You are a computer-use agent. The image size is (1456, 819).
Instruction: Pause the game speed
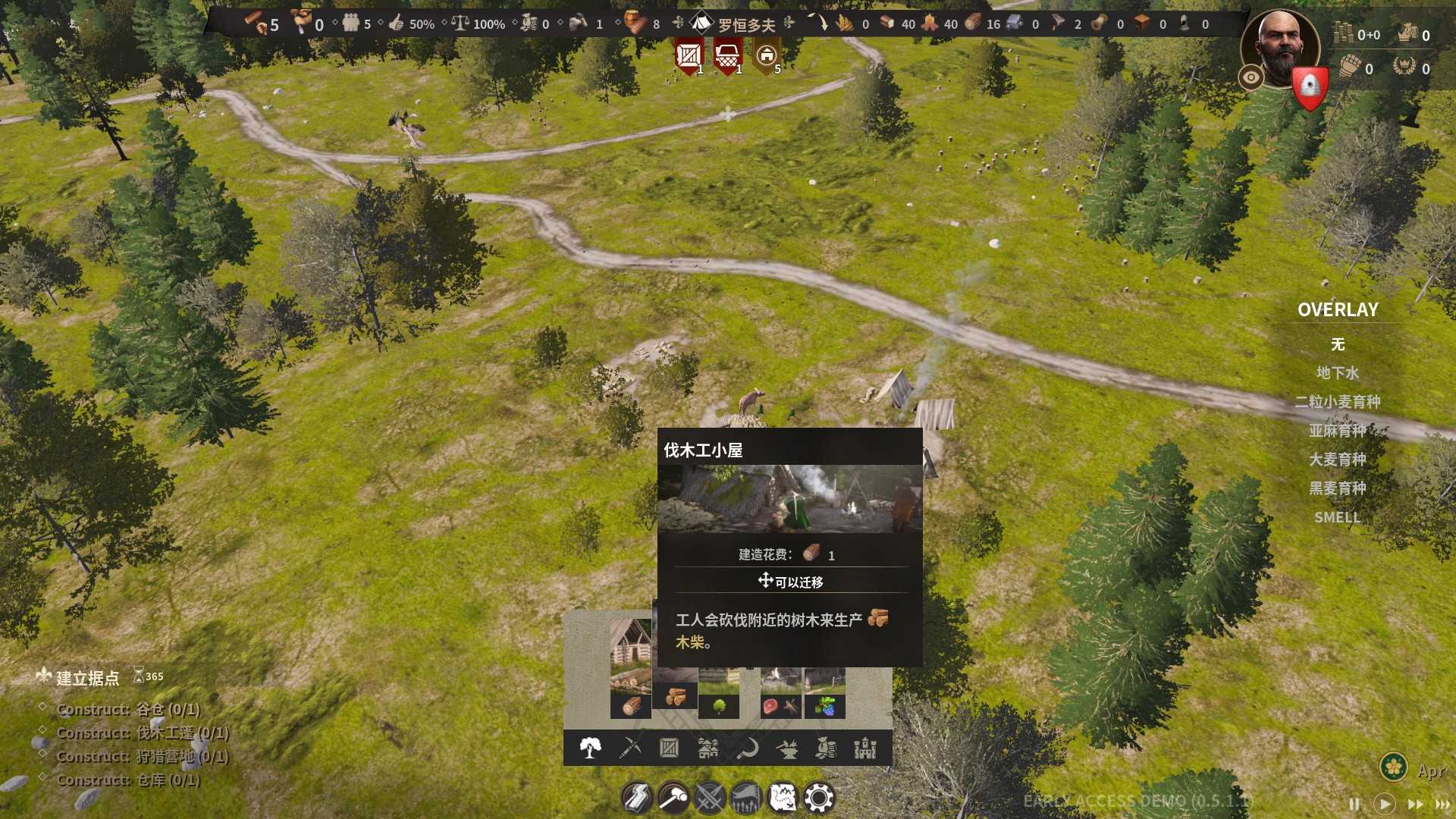tap(1354, 804)
